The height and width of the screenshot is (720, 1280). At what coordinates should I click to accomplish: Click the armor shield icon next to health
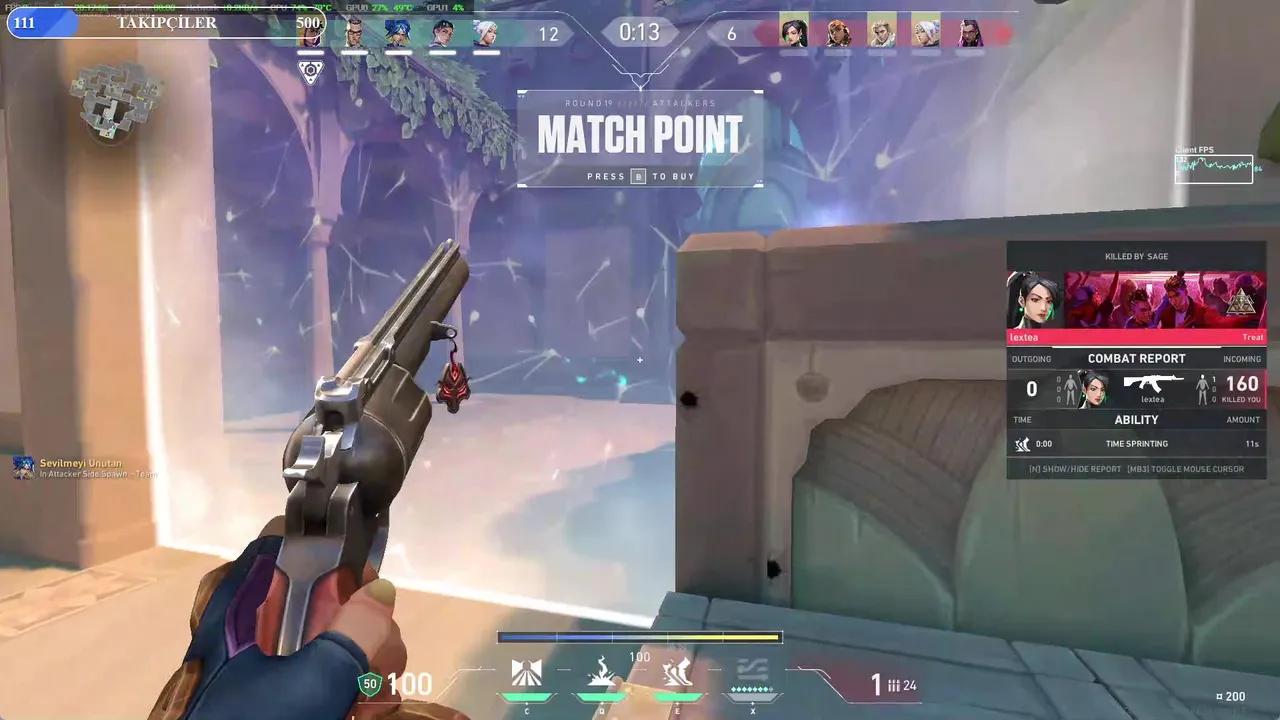[368, 684]
